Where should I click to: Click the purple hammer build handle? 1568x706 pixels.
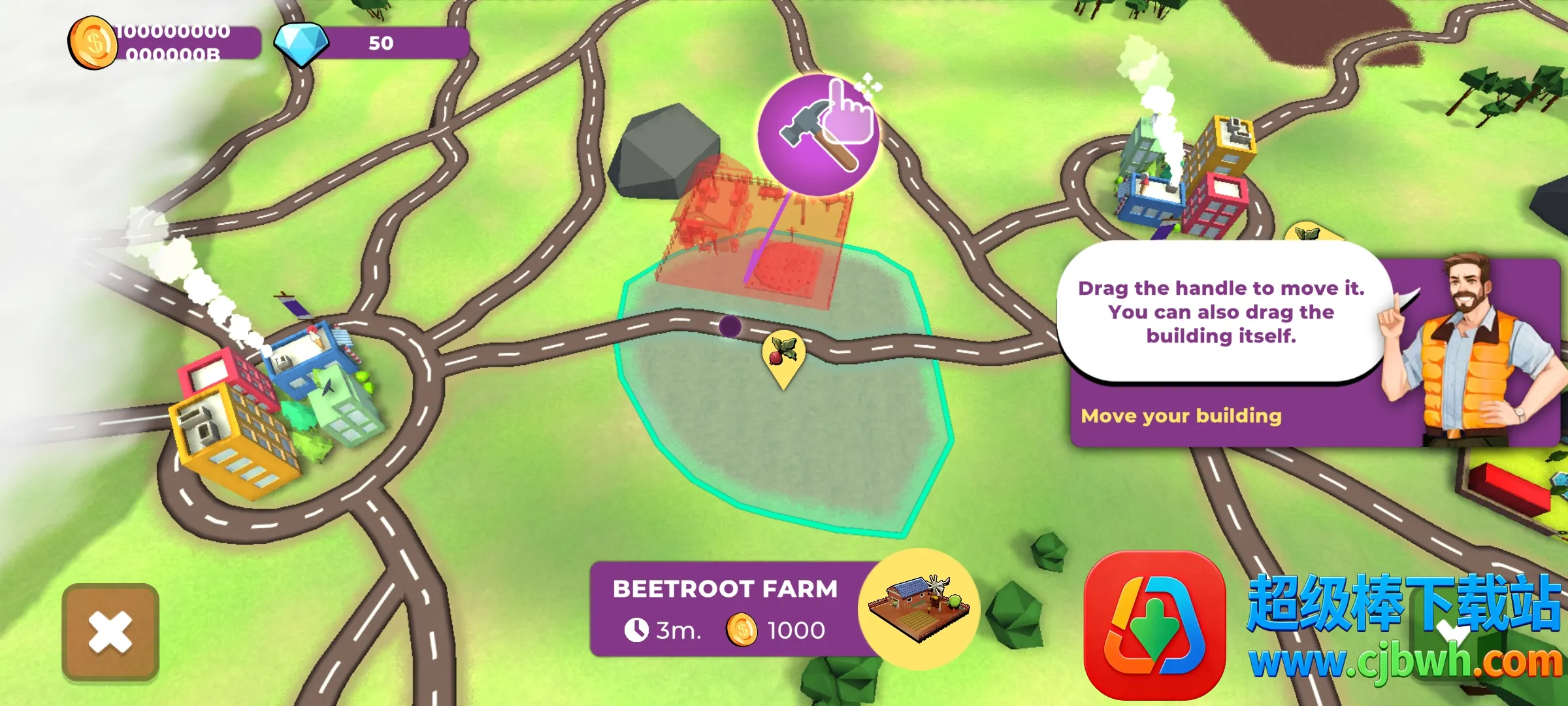(817, 135)
